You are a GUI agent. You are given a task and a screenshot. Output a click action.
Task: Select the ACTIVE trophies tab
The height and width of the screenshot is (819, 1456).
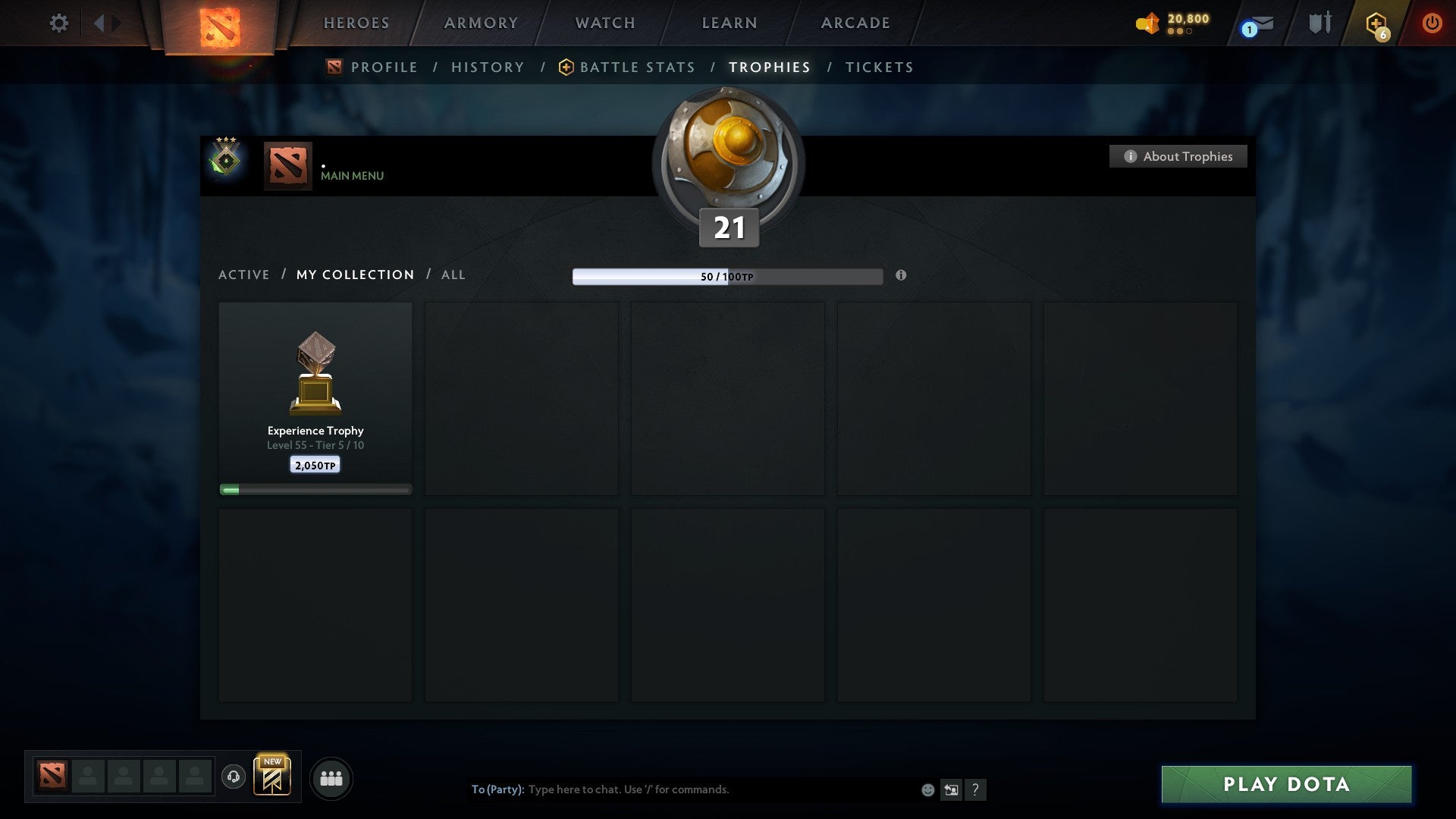[244, 275]
